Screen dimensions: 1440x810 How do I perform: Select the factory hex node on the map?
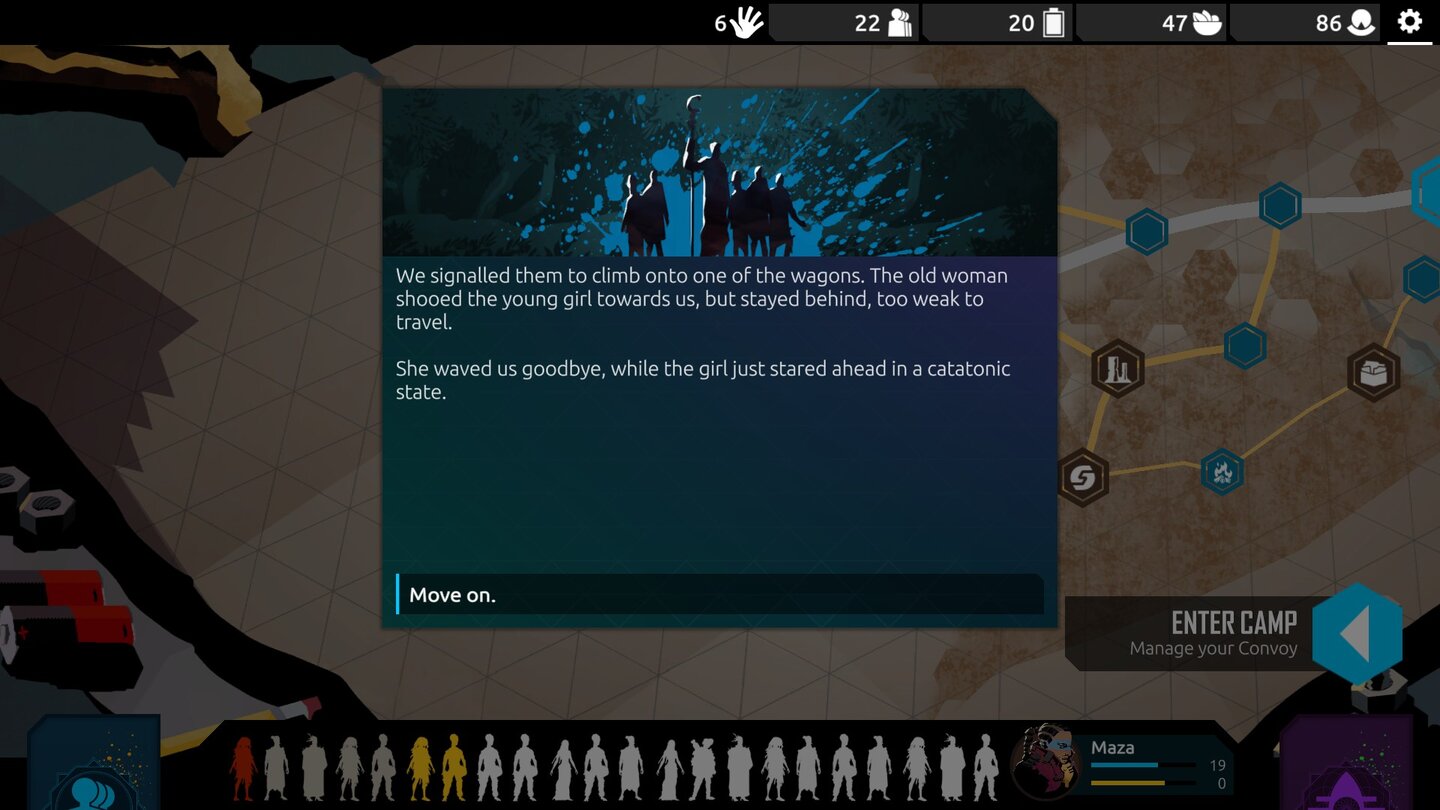pyautogui.click(x=1117, y=368)
